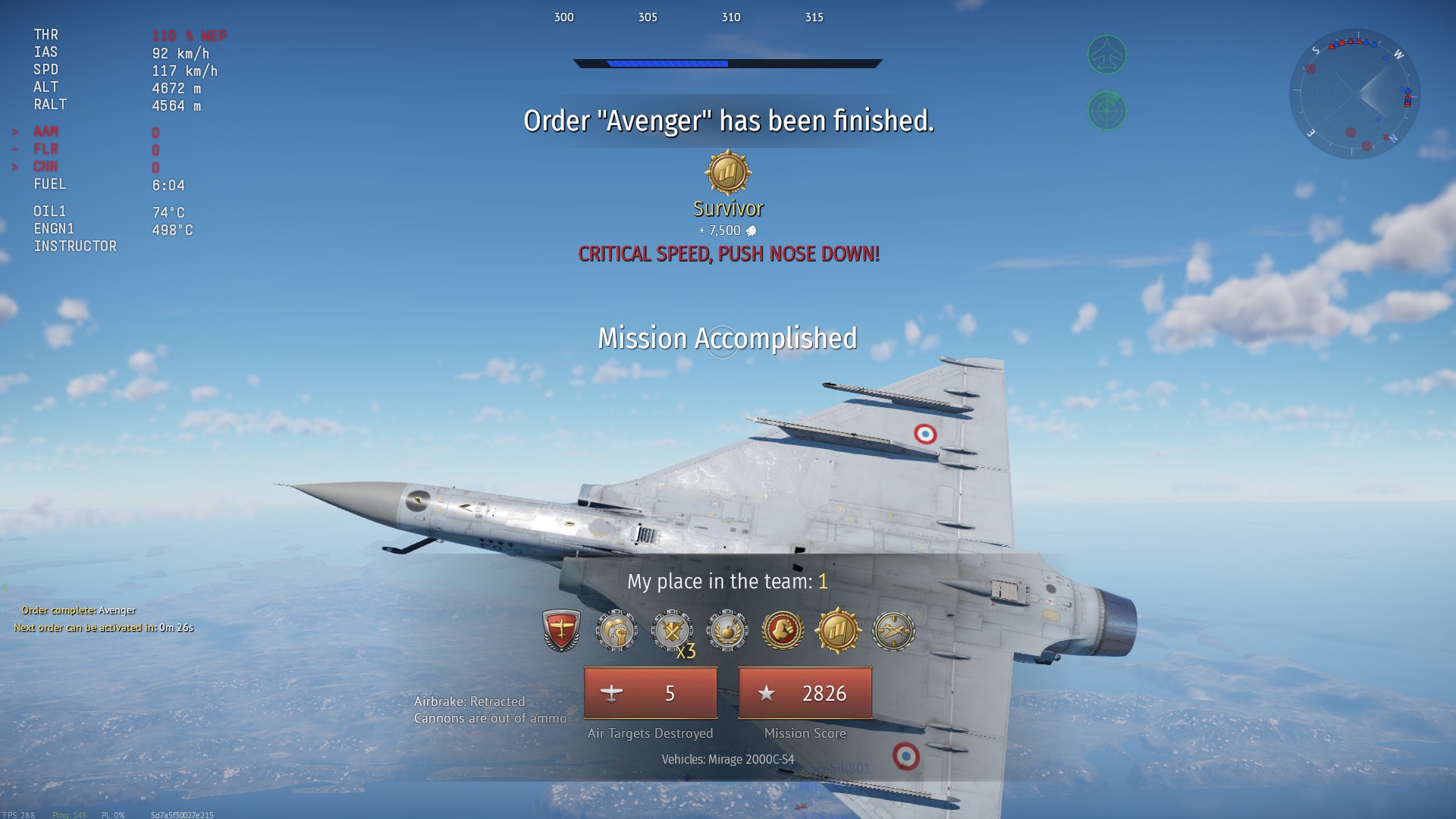Screen dimensions: 1456x819
Task: Select the gold flag medal in awards row
Action: (x=838, y=630)
